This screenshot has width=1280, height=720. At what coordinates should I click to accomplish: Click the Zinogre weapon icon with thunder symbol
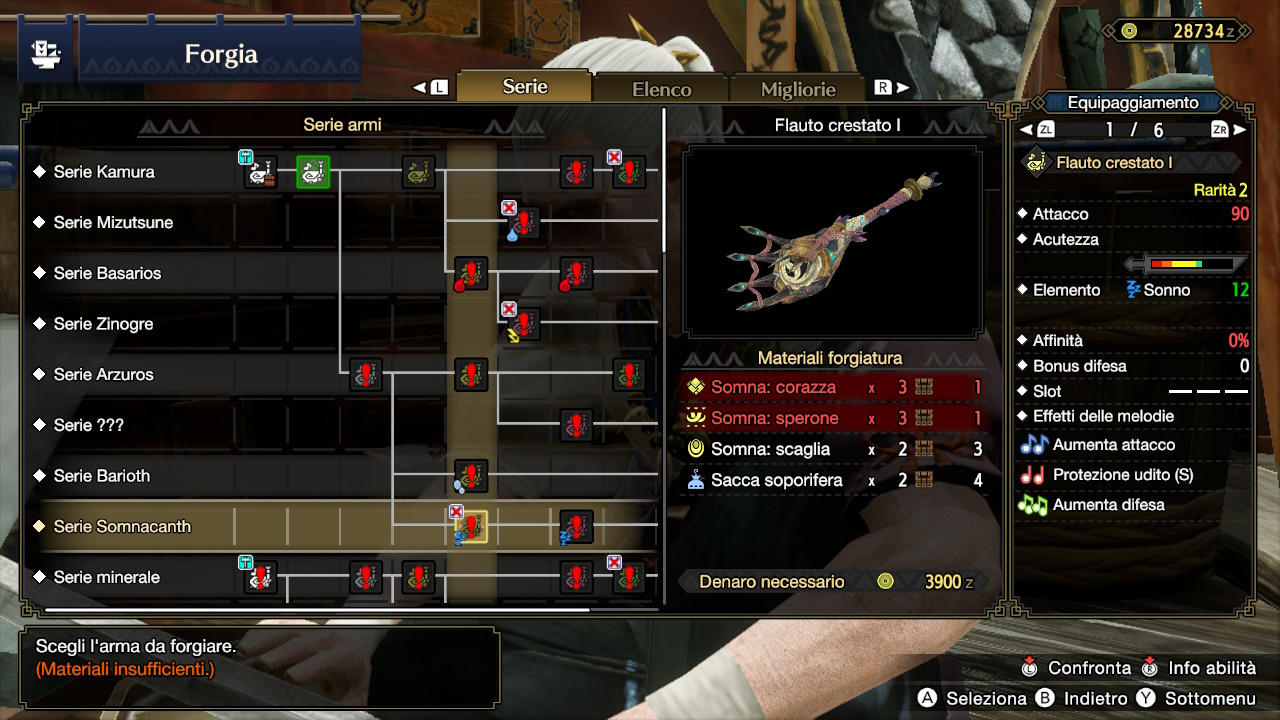tap(523, 322)
